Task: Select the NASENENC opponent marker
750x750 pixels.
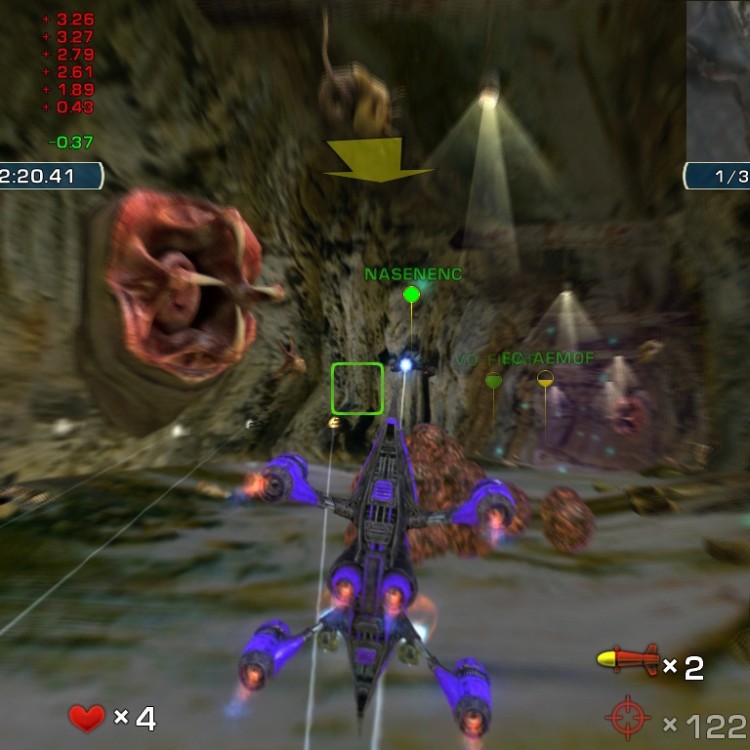Action: 411,294
